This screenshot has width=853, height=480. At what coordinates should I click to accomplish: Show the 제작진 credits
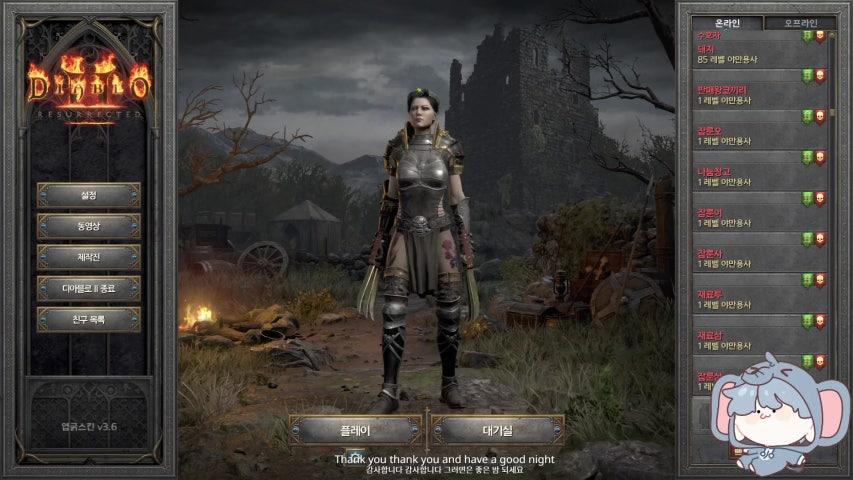coord(89,257)
